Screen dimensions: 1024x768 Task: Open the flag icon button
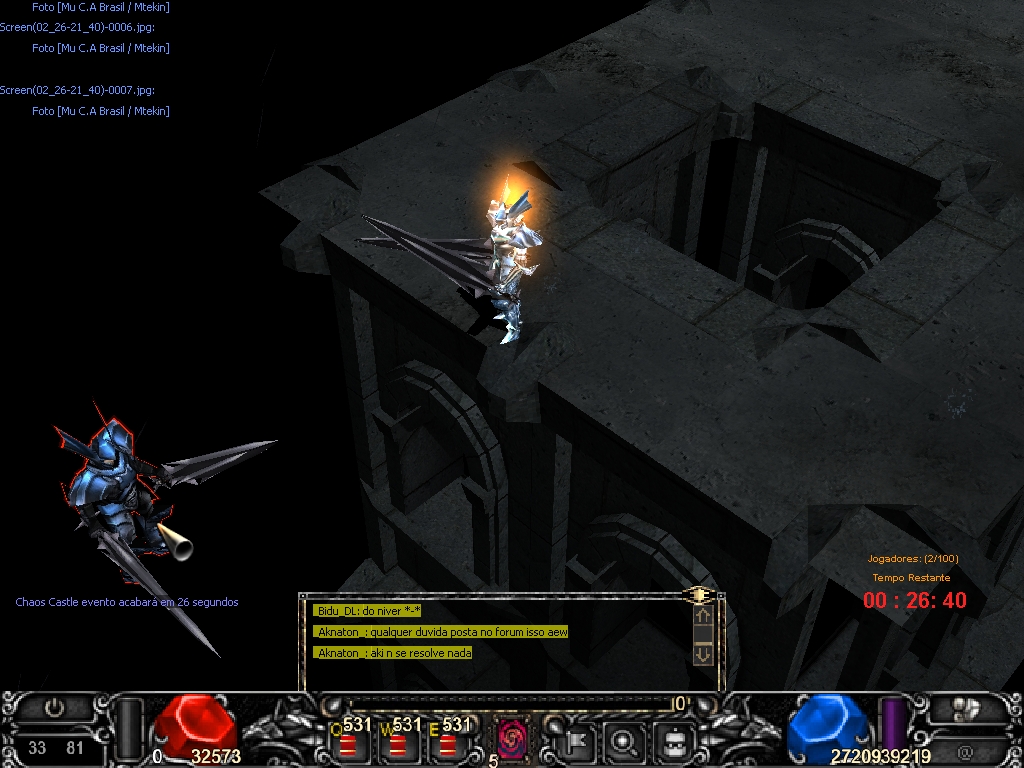click(x=579, y=742)
